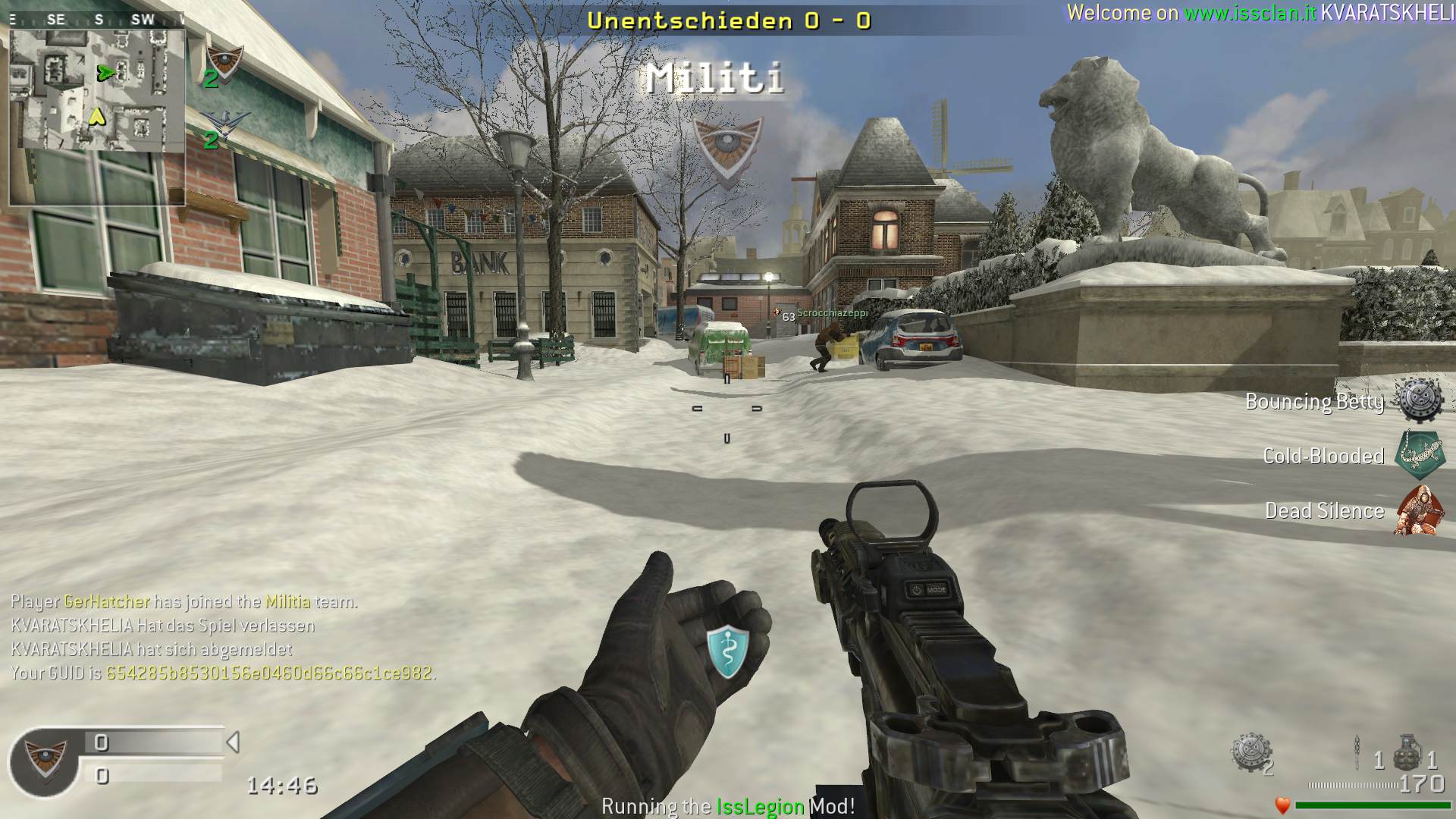1456x819 pixels.
Task: Choose the Dead Silence perk icon
Action: coord(1418,510)
